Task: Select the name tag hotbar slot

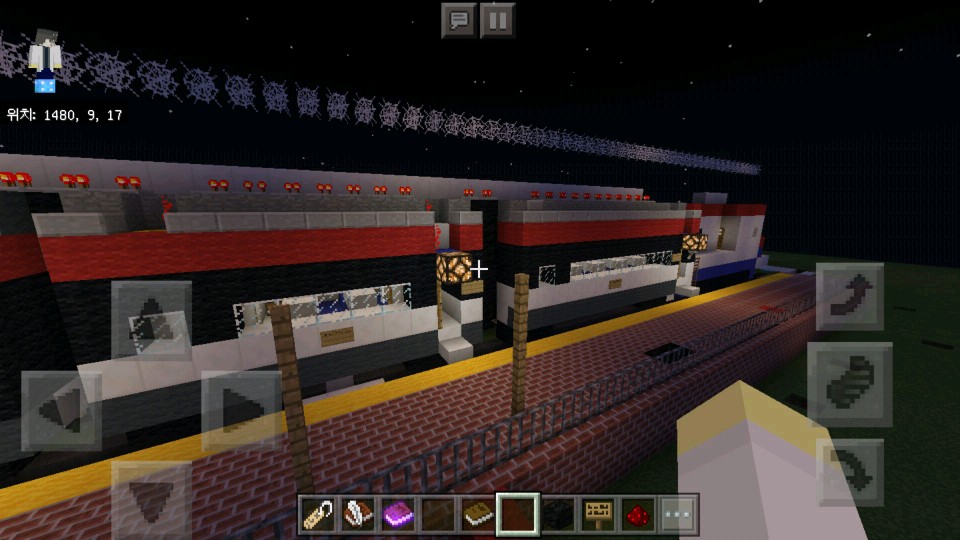Action: (x=318, y=514)
